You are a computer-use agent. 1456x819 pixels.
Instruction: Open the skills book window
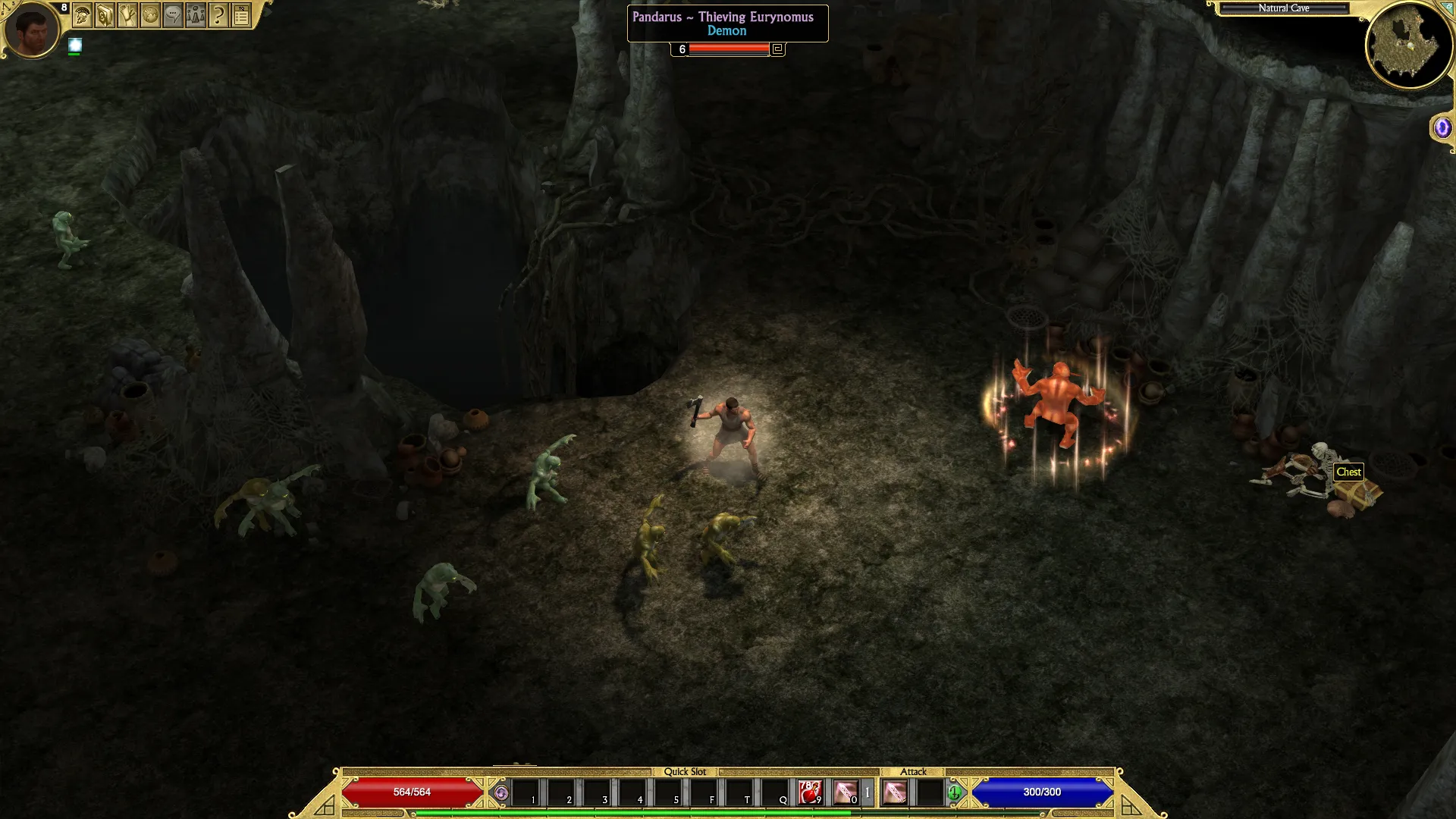(x=105, y=15)
